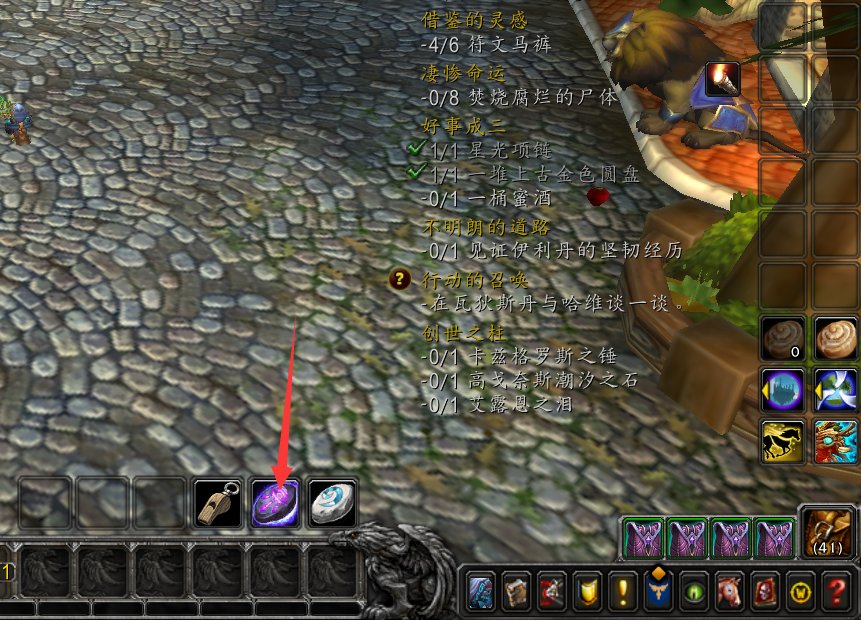Screen dimensions: 861x620
Task: Open the help red question mark button
Action: tap(834, 591)
